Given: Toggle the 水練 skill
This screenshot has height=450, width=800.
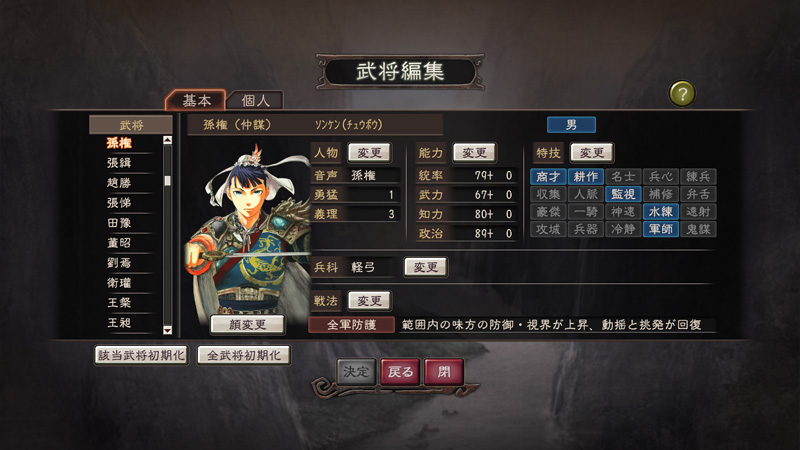Looking at the screenshot, I should coord(660,211).
